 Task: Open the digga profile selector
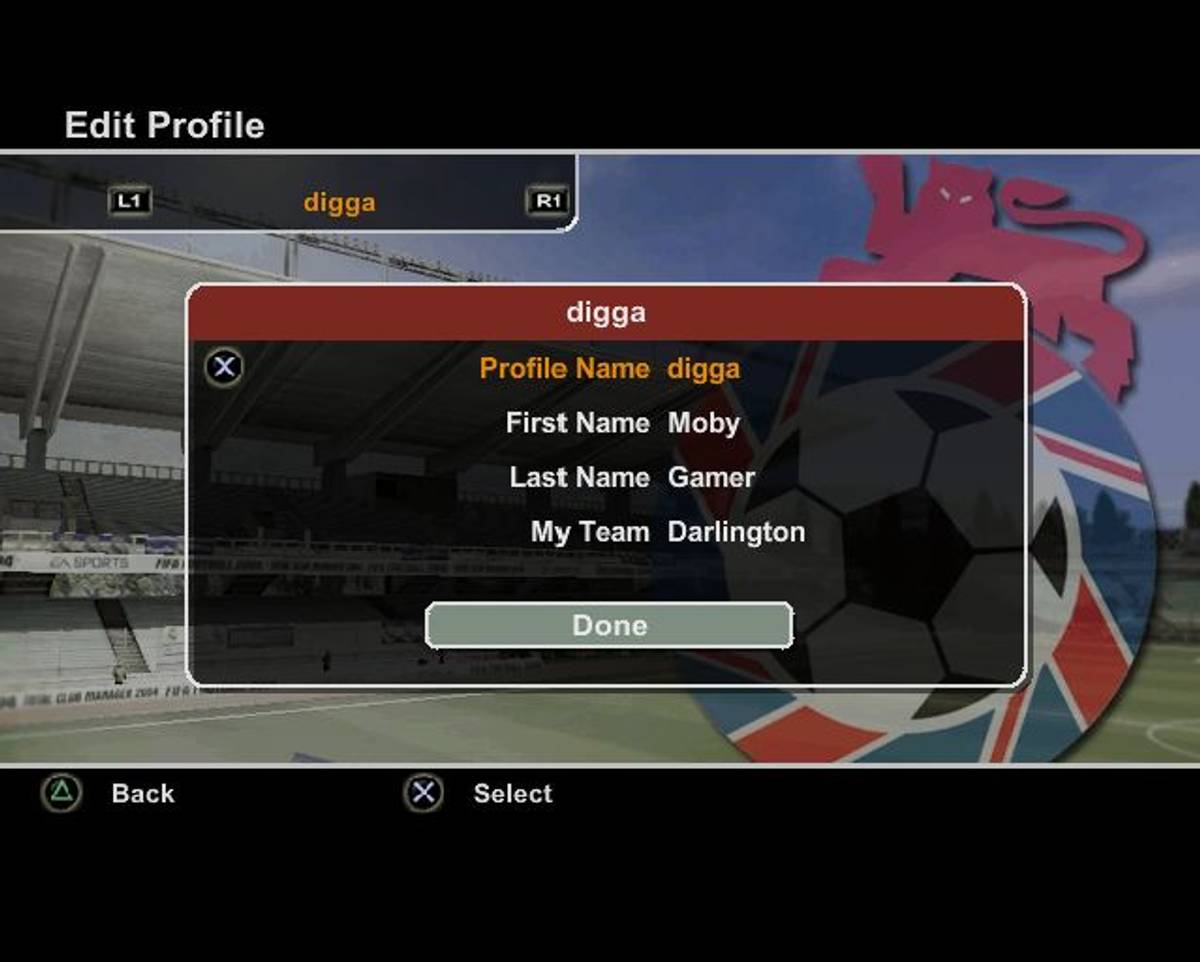coord(339,202)
